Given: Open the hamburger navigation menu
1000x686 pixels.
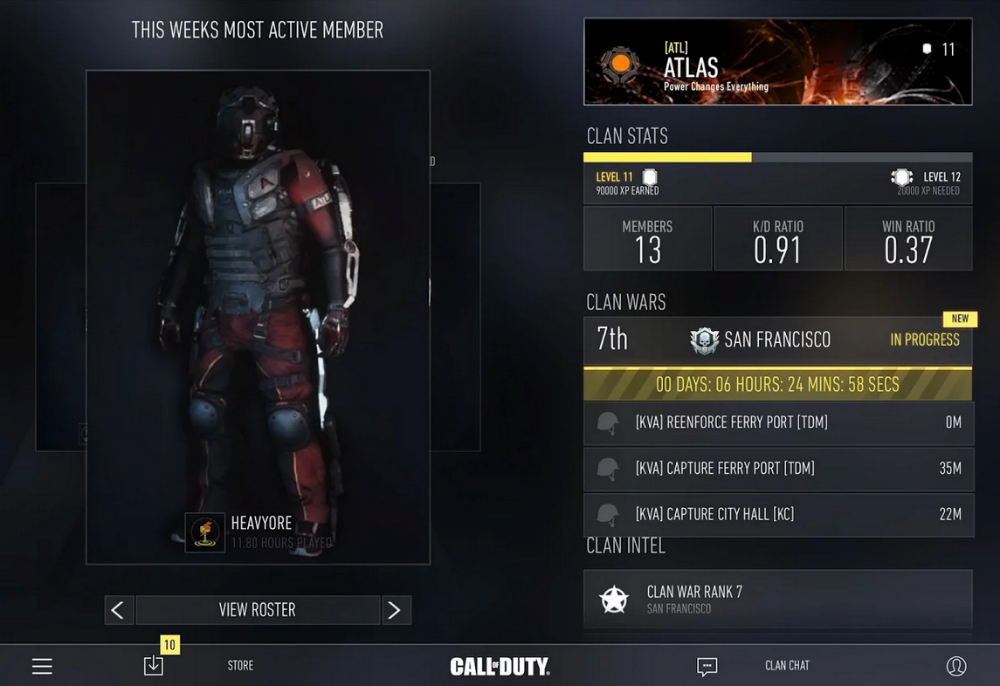Looking at the screenshot, I should coord(42,666).
